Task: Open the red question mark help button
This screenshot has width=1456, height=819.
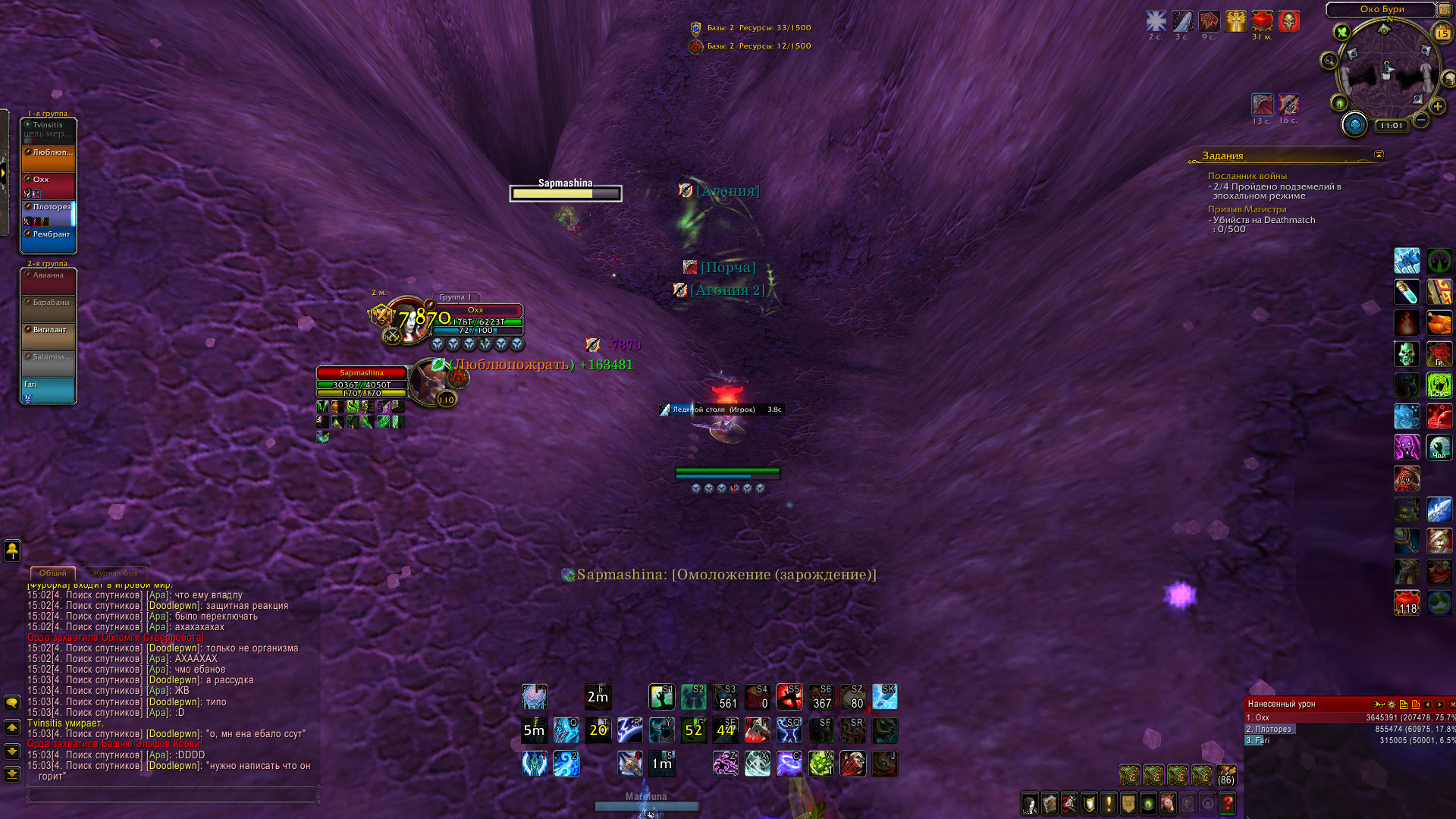Action: click(x=1227, y=803)
